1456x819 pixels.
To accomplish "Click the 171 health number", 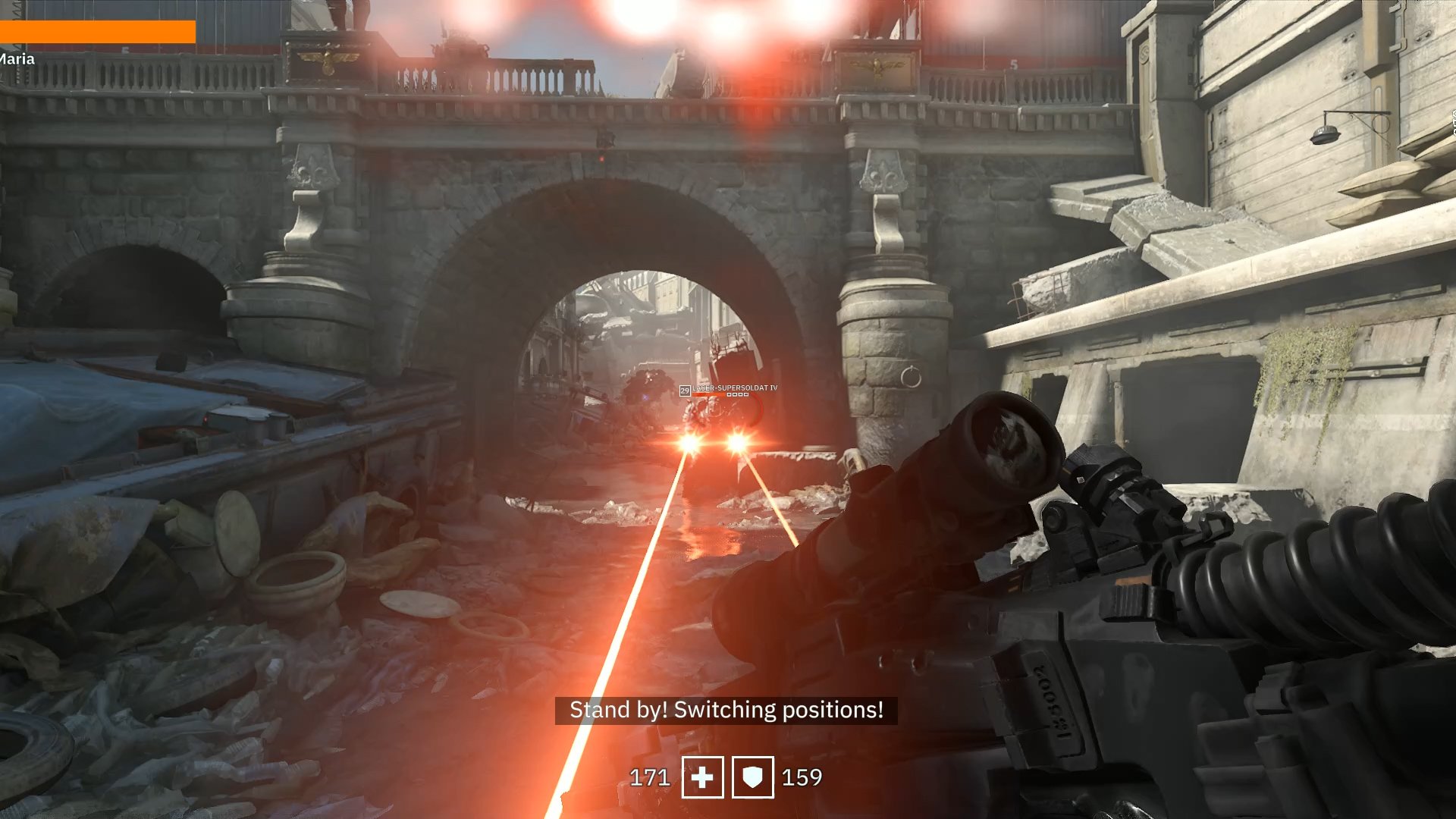I will pyautogui.click(x=649, y=777).
